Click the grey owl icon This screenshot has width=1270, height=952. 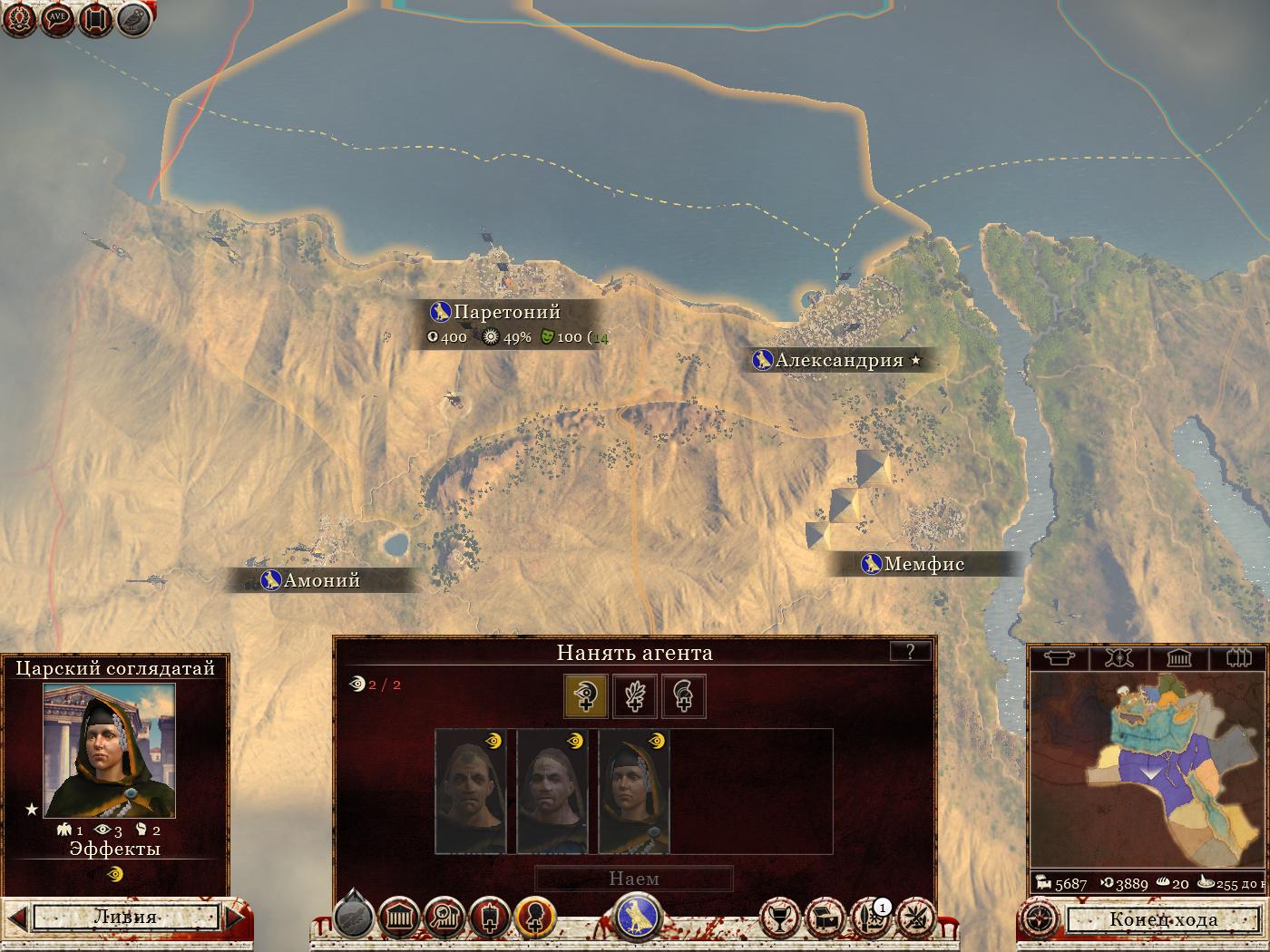click(134, 18)
